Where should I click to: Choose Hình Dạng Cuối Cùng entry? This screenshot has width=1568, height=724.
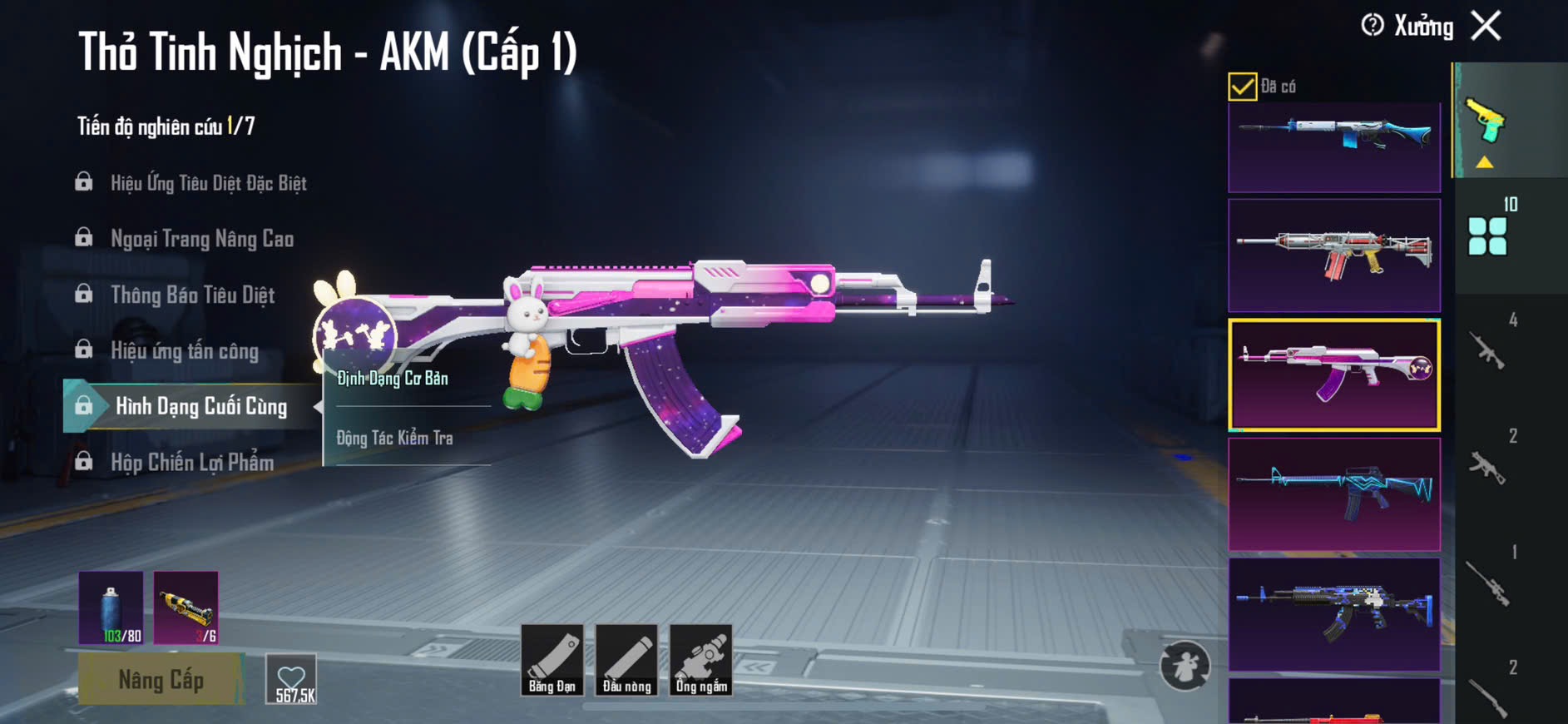pyautogui.click(x=200, y=407)
